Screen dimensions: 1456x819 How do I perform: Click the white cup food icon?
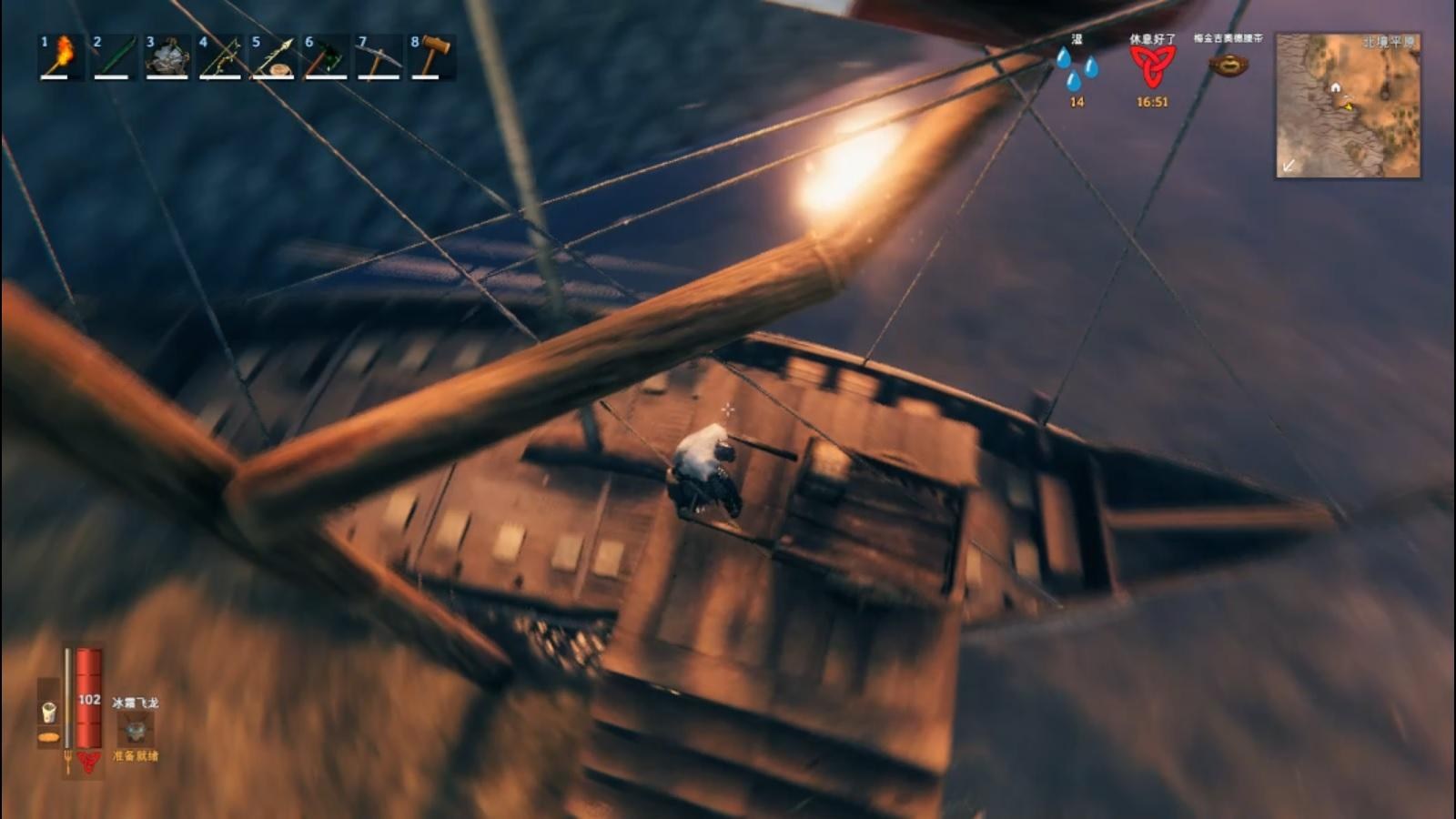pos(49,712)
